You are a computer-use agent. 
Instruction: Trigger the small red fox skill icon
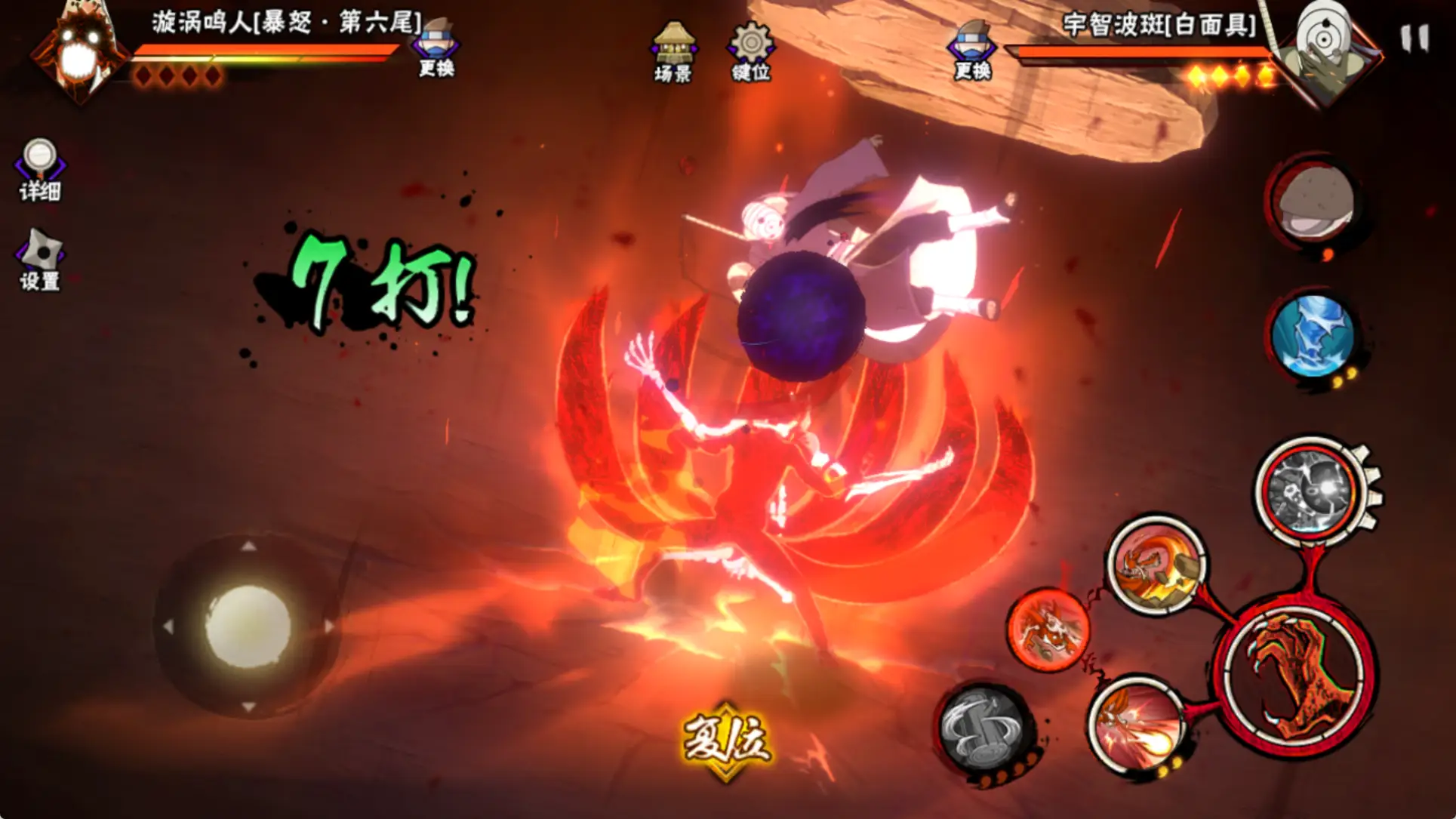point(1048,630)
